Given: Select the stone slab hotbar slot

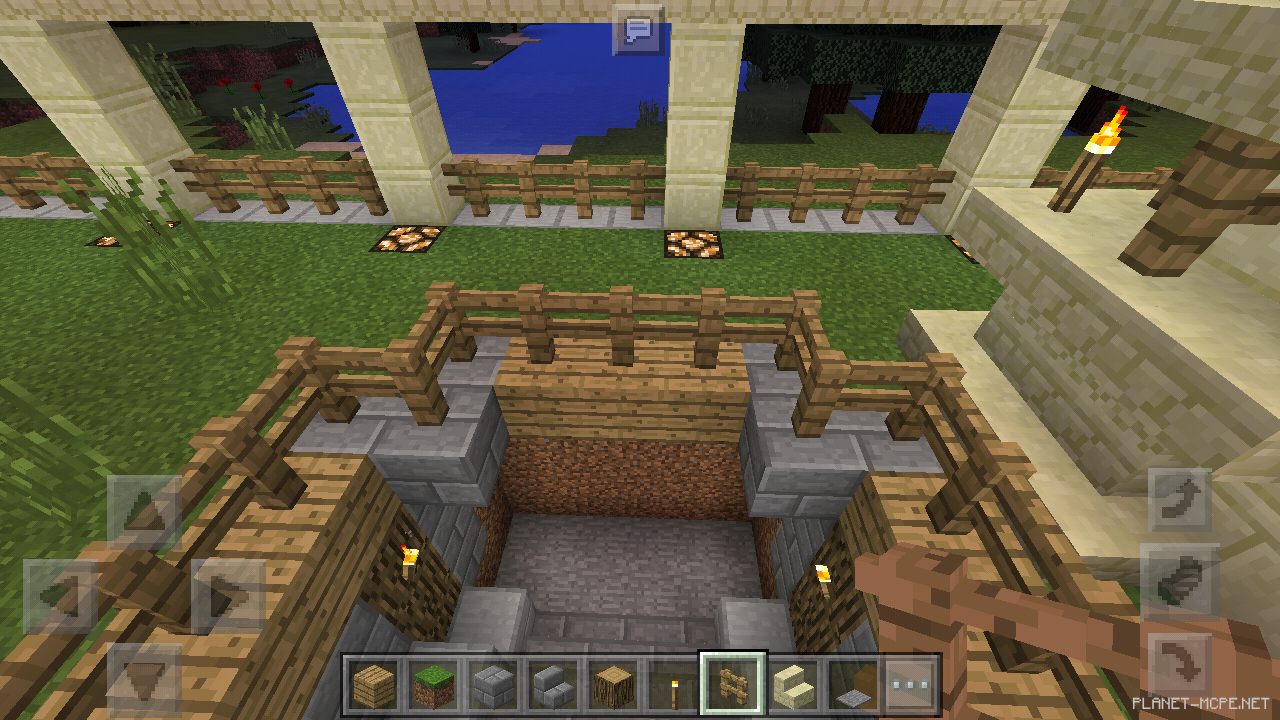Looking at the screenshot, I should [851, 686].
